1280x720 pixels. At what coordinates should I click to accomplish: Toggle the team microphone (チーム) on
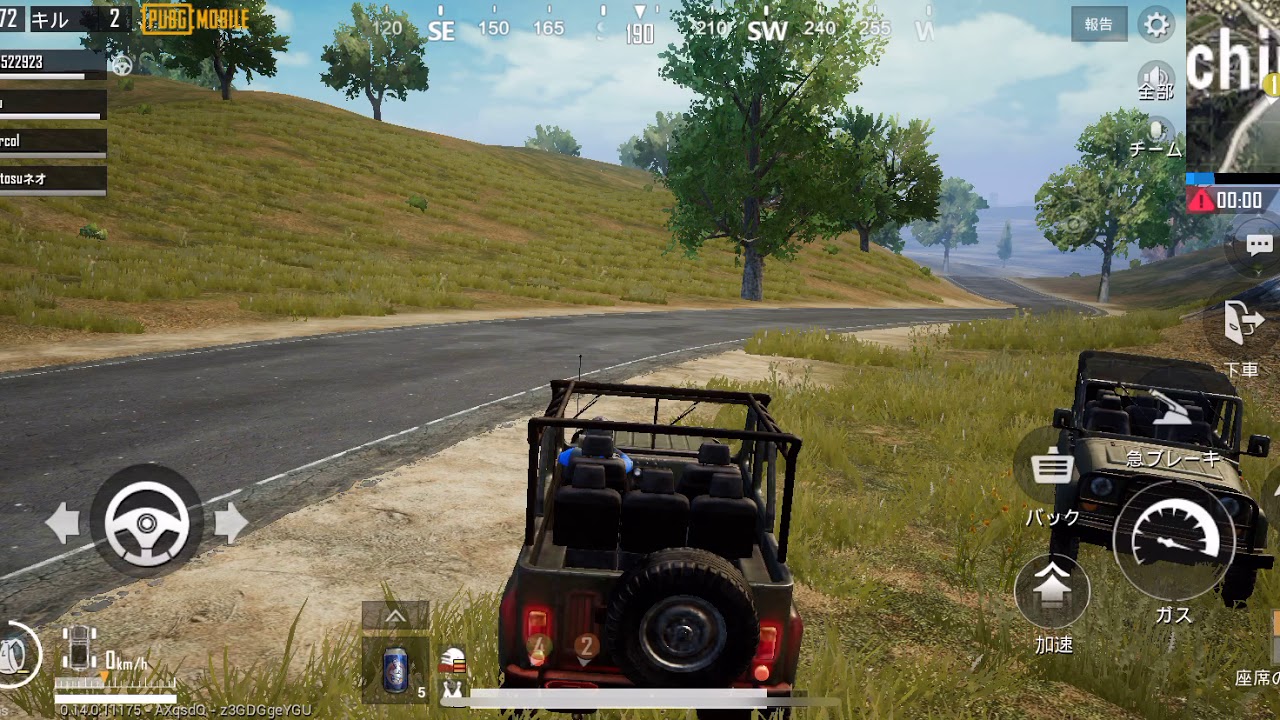tap(1157, 132)
